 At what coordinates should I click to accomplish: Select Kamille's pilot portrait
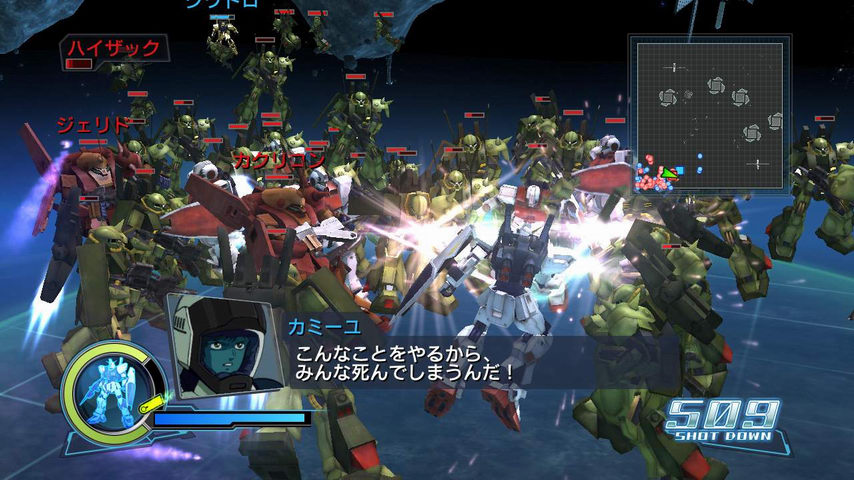223,343
